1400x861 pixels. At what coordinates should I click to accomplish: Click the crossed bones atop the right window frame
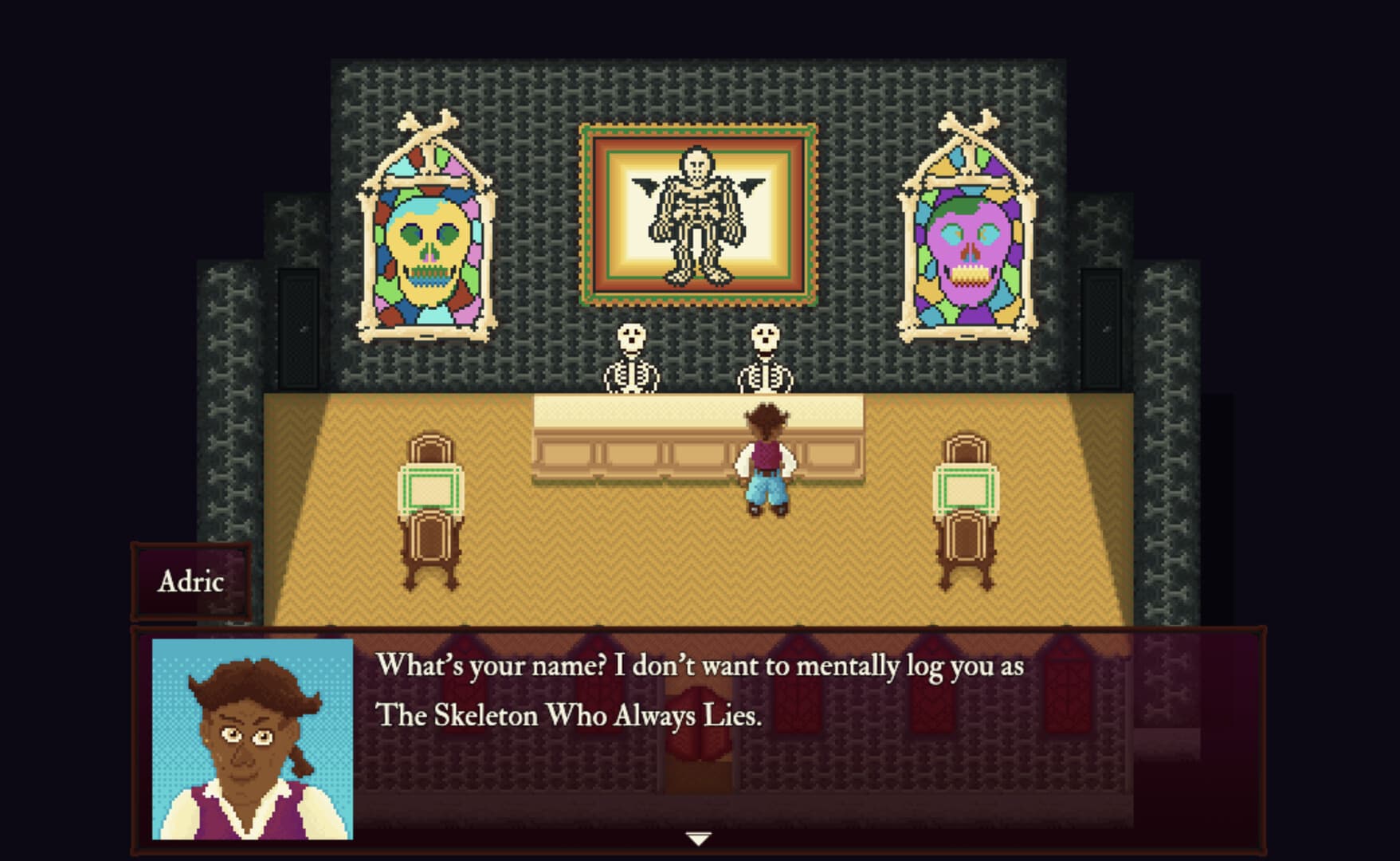click(x=967, y=126)
